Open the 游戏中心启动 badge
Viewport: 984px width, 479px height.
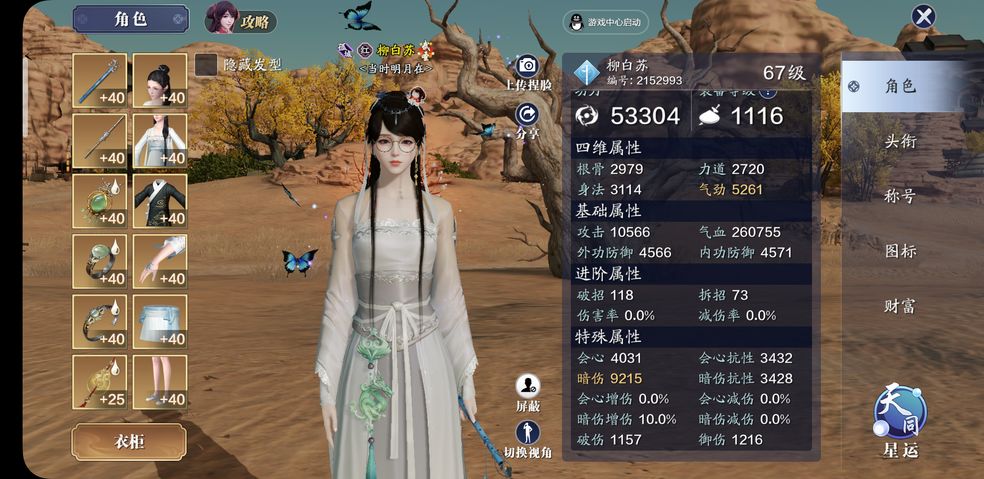605,22
